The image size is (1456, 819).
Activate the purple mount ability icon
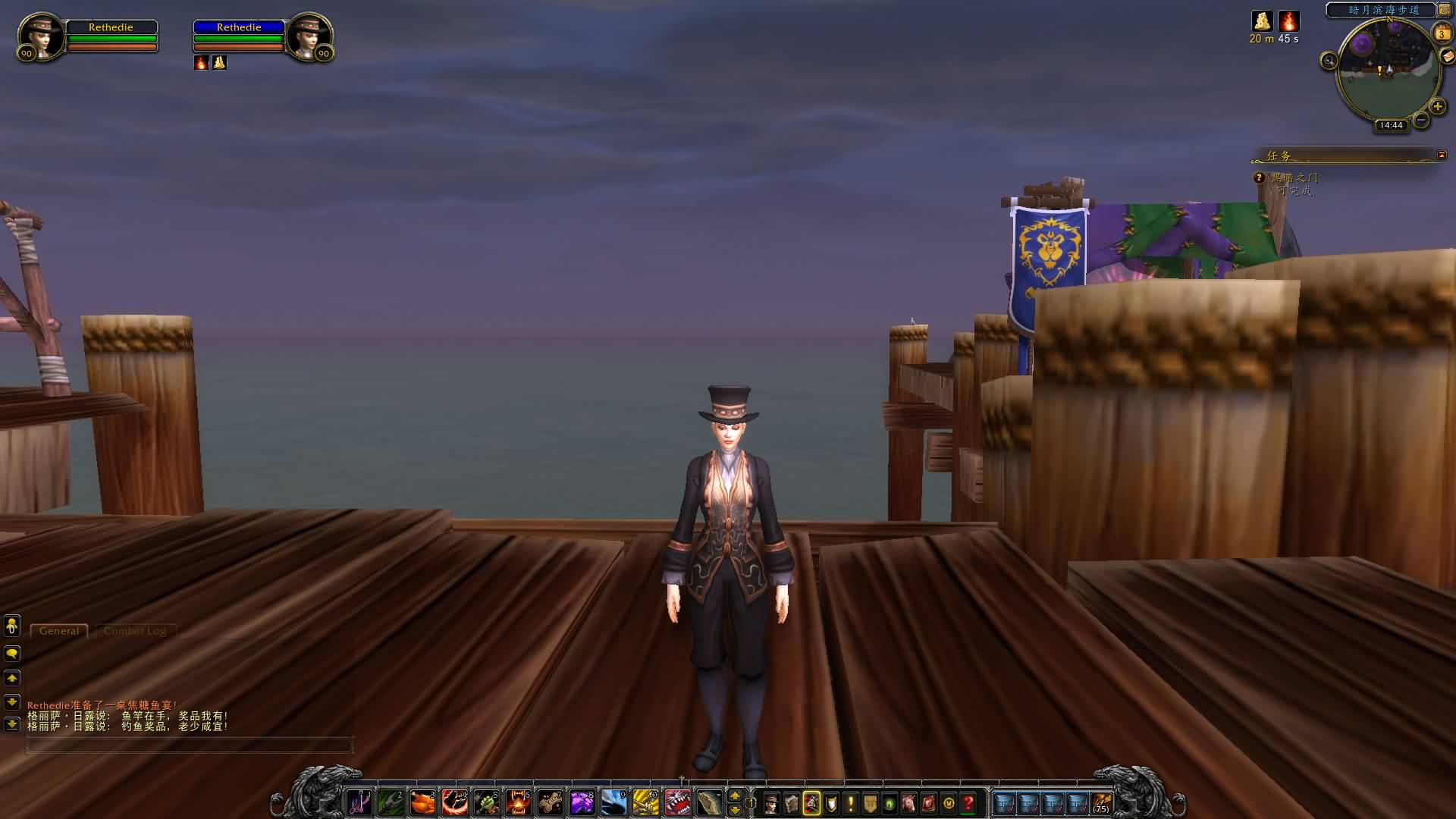[x=582, y=802]
